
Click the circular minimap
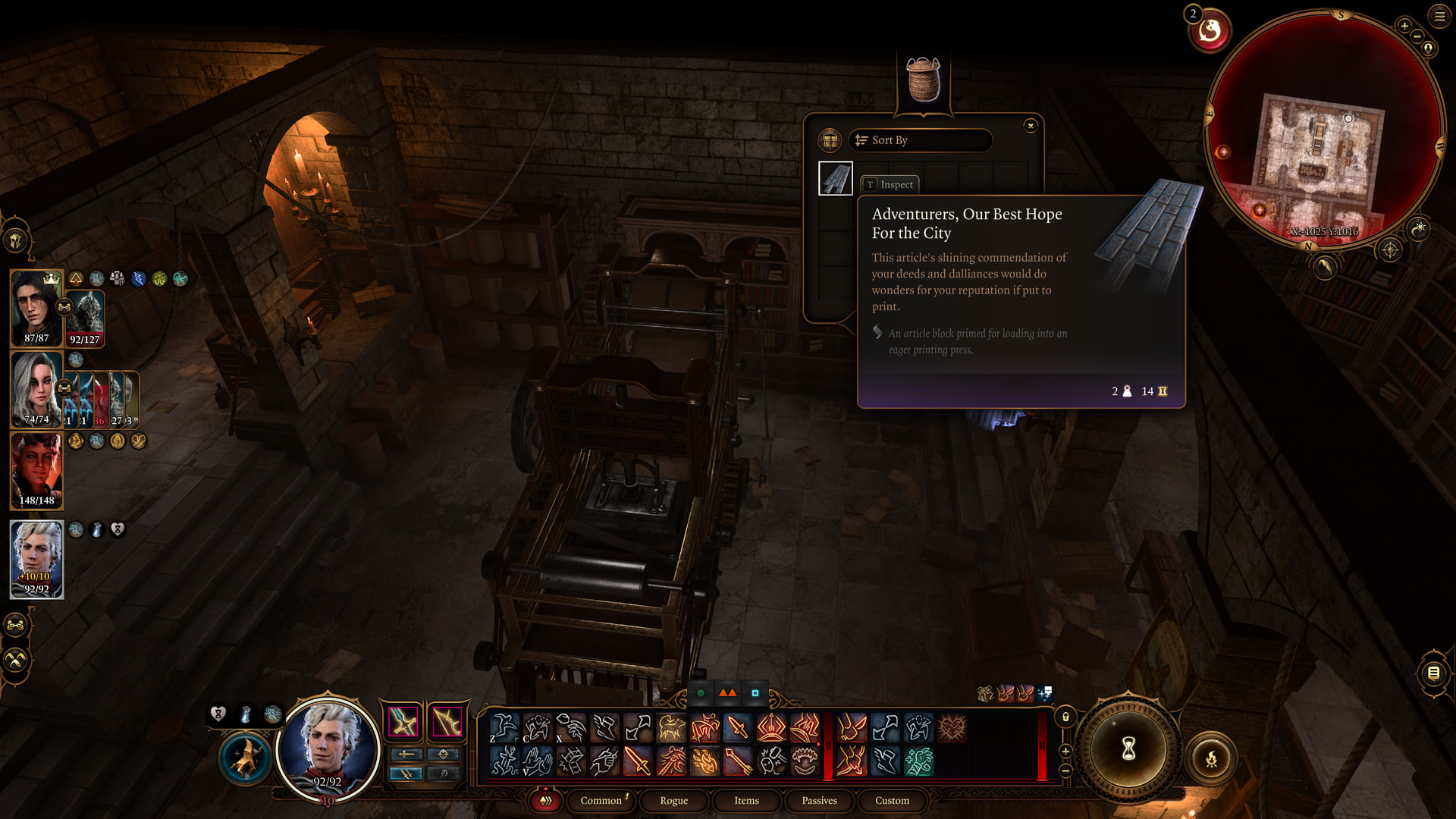point(1323,129)
